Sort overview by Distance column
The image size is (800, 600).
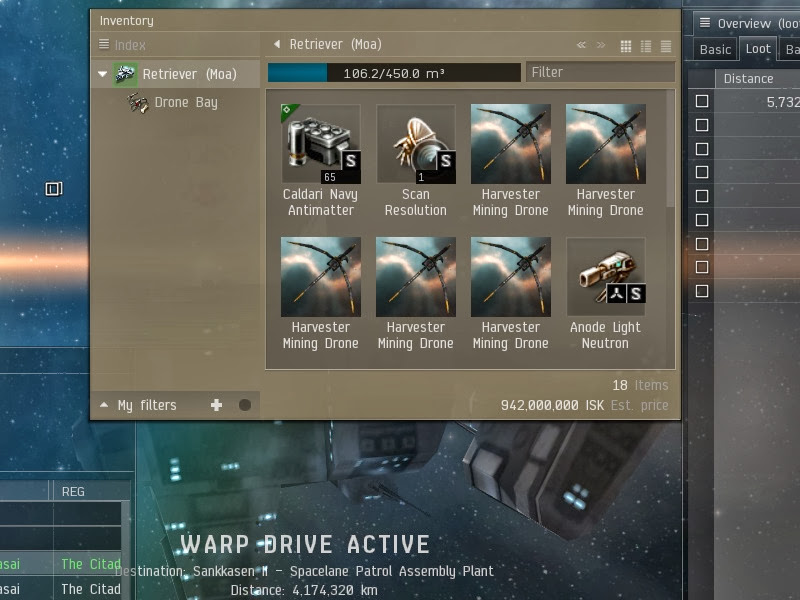click(748, 78)
